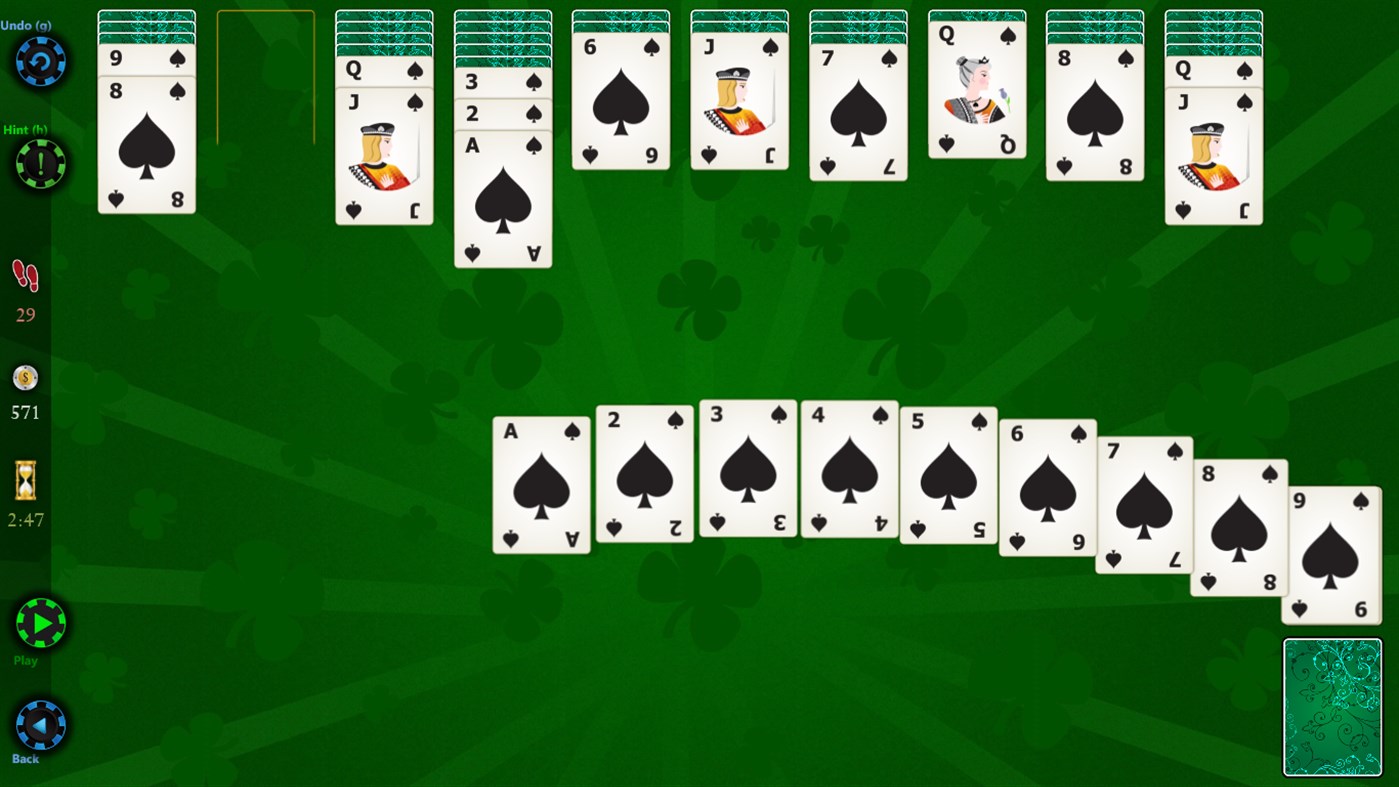Click the 'Hint (h)' text label
This screenshot has height=787, width=1399.
26,130
